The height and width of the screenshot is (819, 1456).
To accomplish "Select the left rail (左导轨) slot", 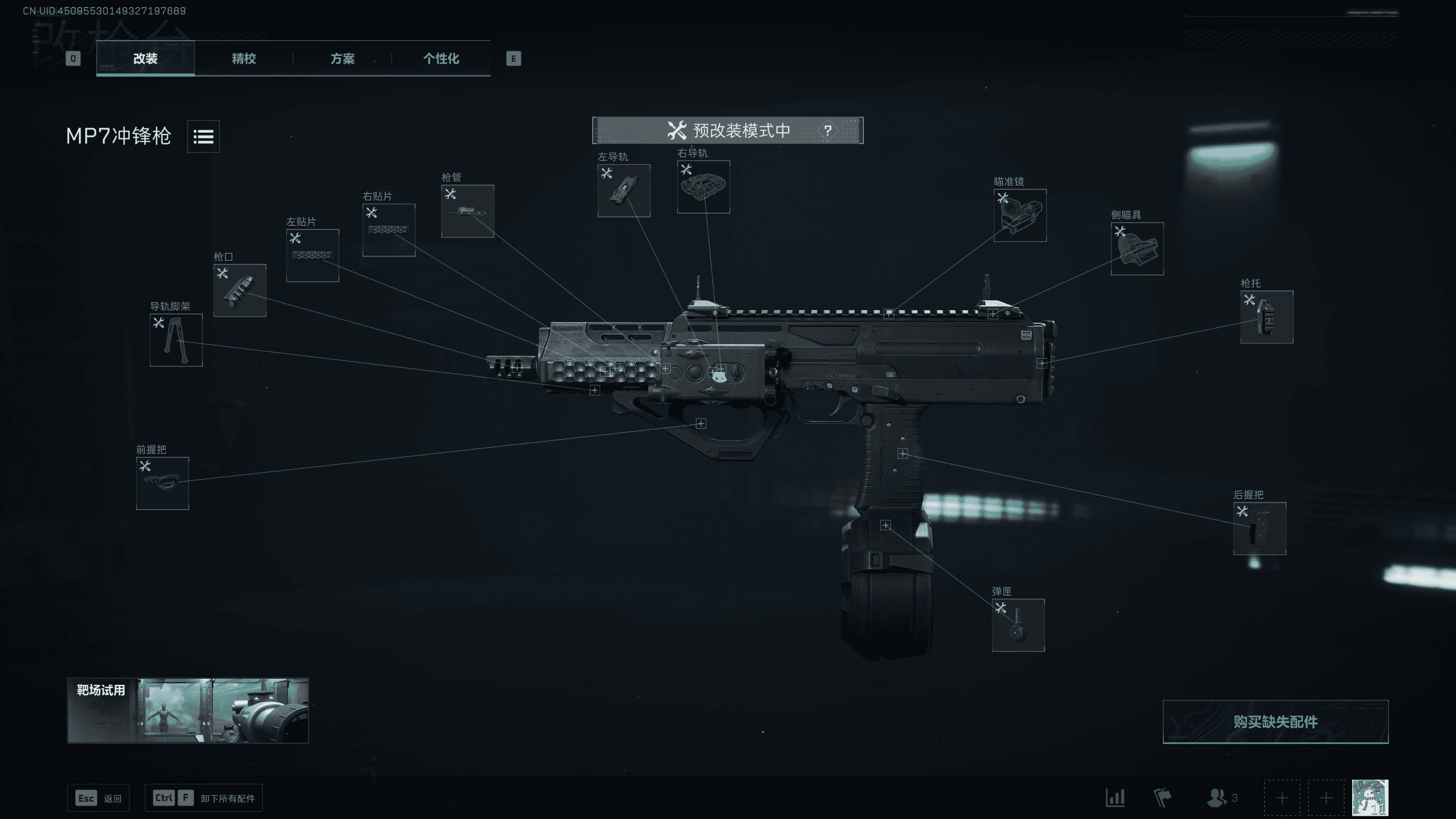I will point(624,190).
